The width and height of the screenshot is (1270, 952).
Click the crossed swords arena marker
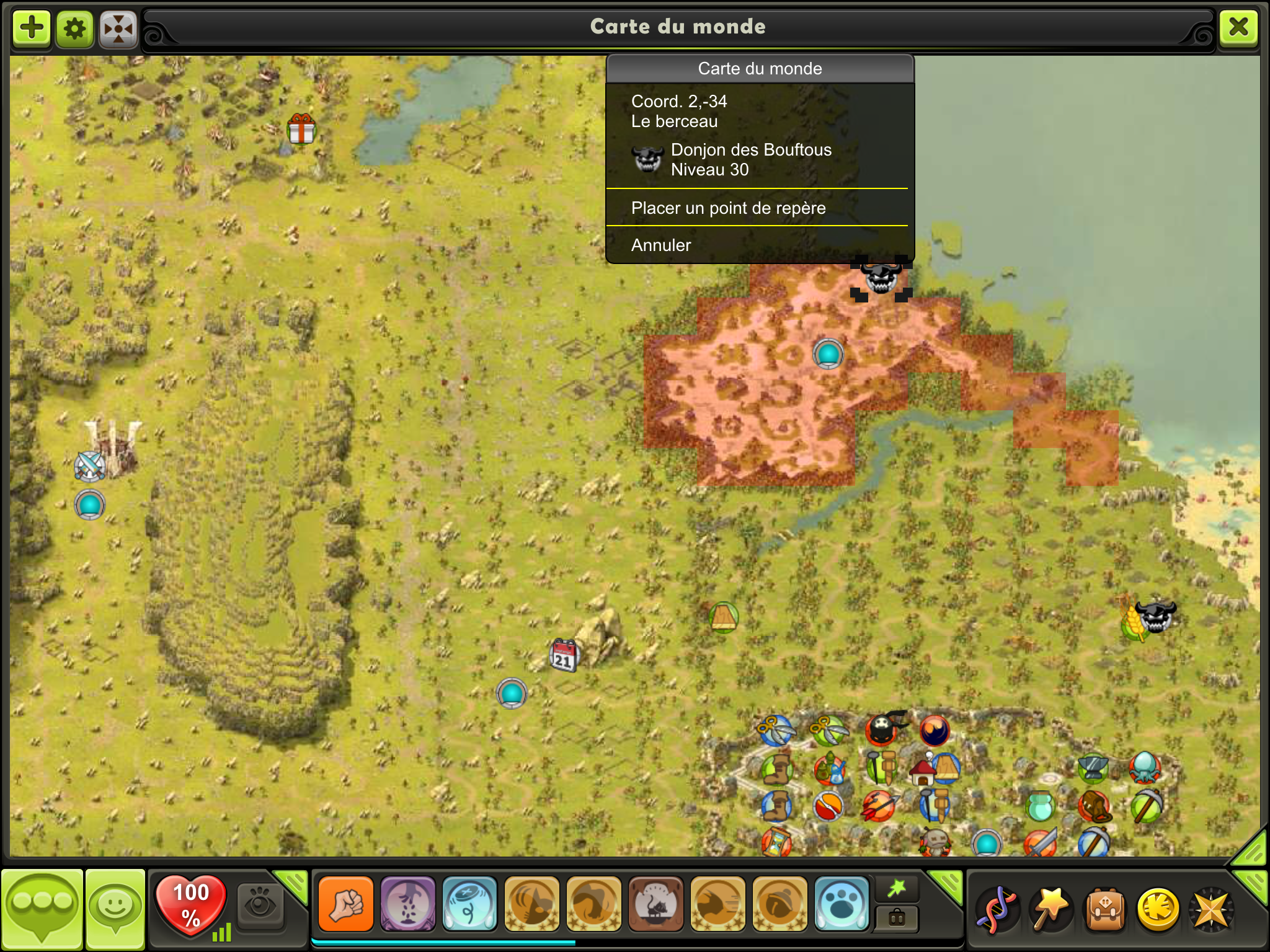[x=90, y=466]
